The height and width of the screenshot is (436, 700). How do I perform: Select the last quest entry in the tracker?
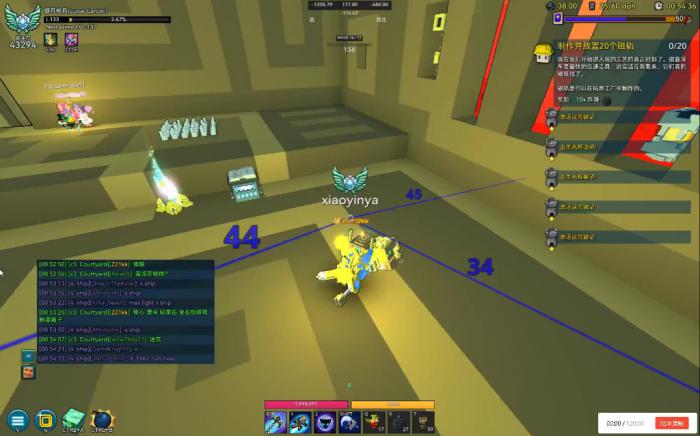(575, 238)
